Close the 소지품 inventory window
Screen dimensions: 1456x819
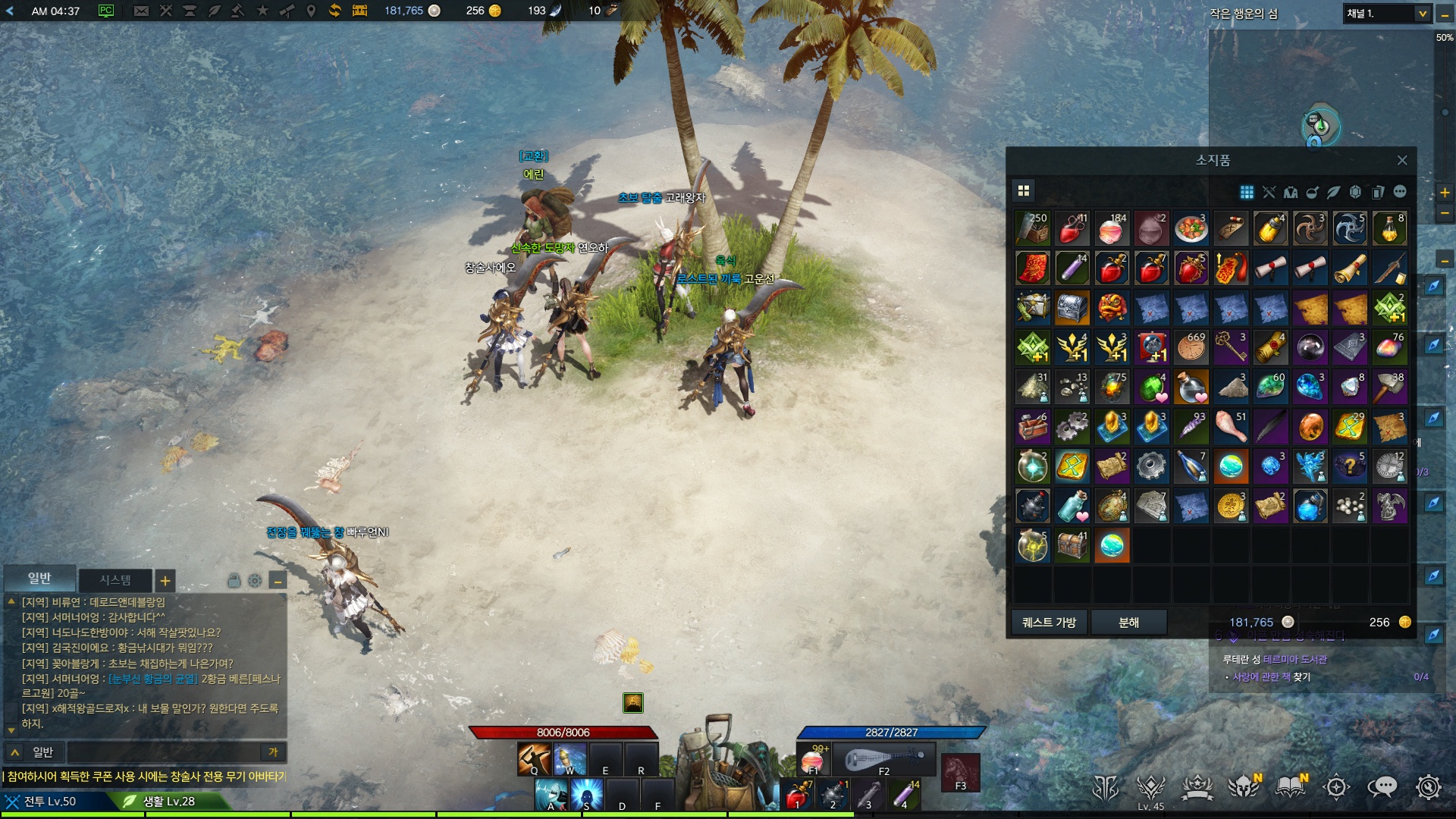[1401, 160]
